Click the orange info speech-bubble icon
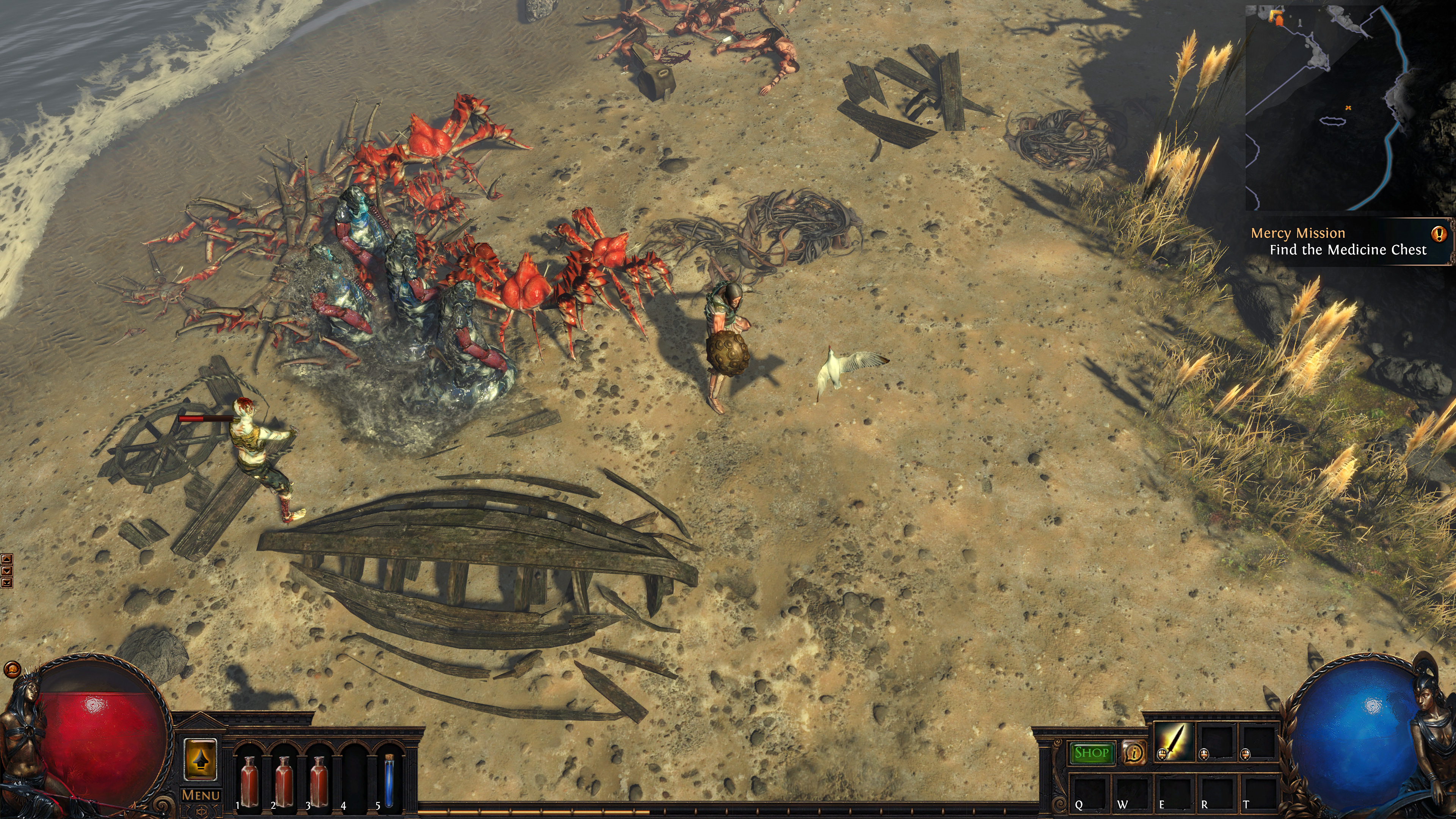The width and height of the screenshot is (1456, 819). [1134, 753]
